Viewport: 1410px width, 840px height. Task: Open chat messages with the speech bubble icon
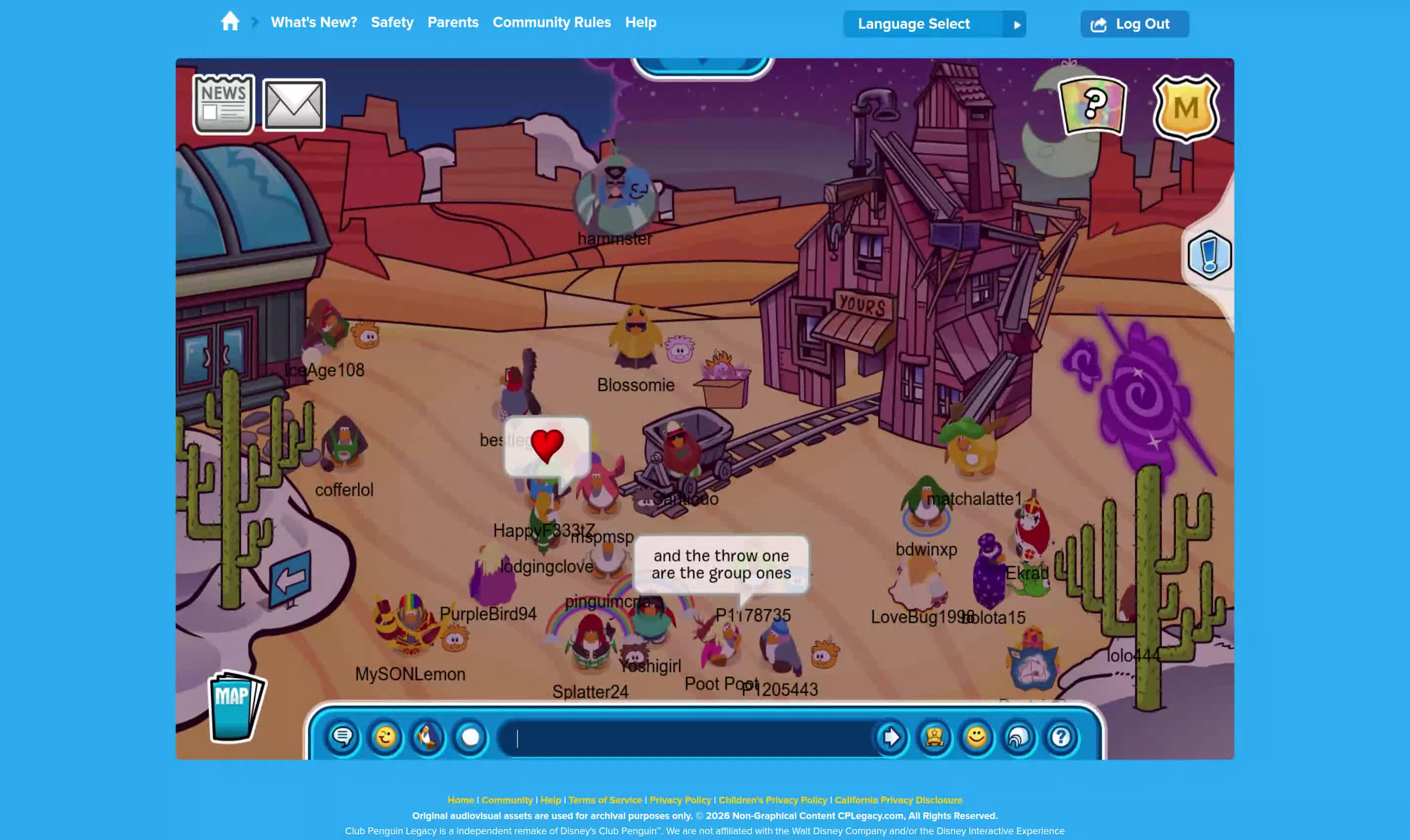pyautogui.click(x=344, y=738)
